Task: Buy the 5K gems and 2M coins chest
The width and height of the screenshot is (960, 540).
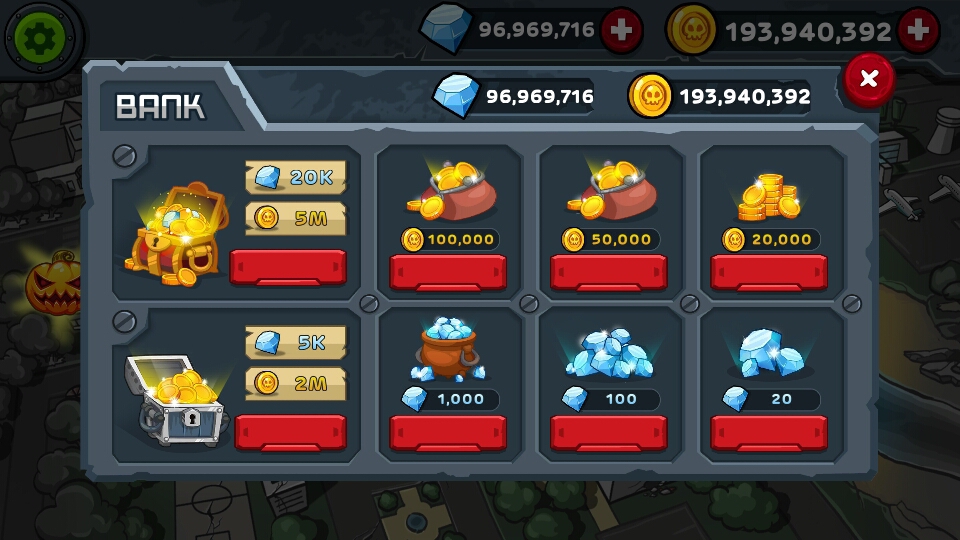Action: click(x=290, y=432)
